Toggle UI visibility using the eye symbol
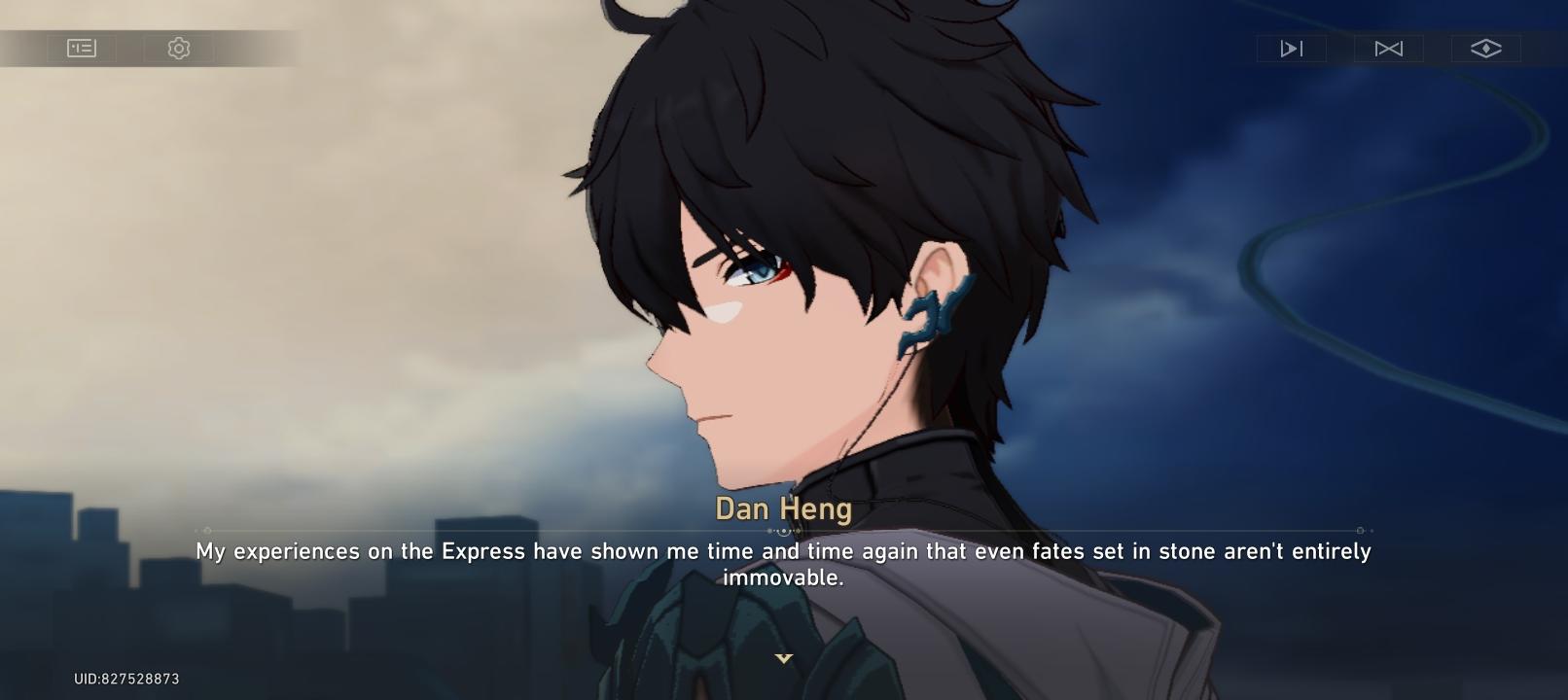This screenshot has height=700, width=1568. (x=1486, y=48)
